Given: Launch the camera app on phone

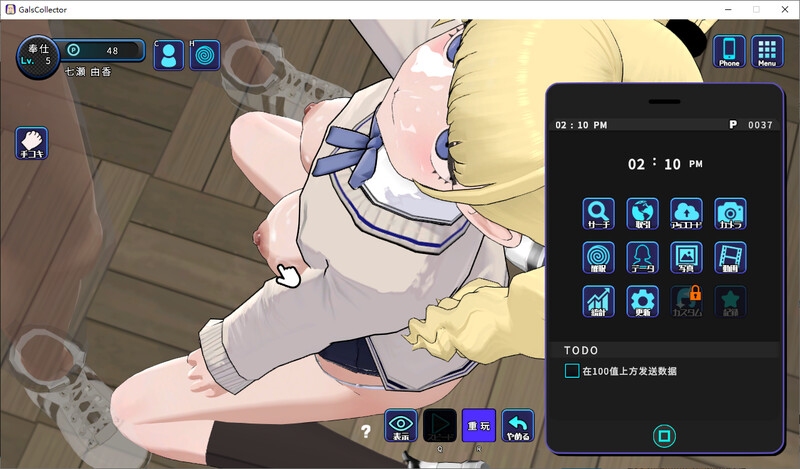Looking at the screenshot, I should [730, 214].
